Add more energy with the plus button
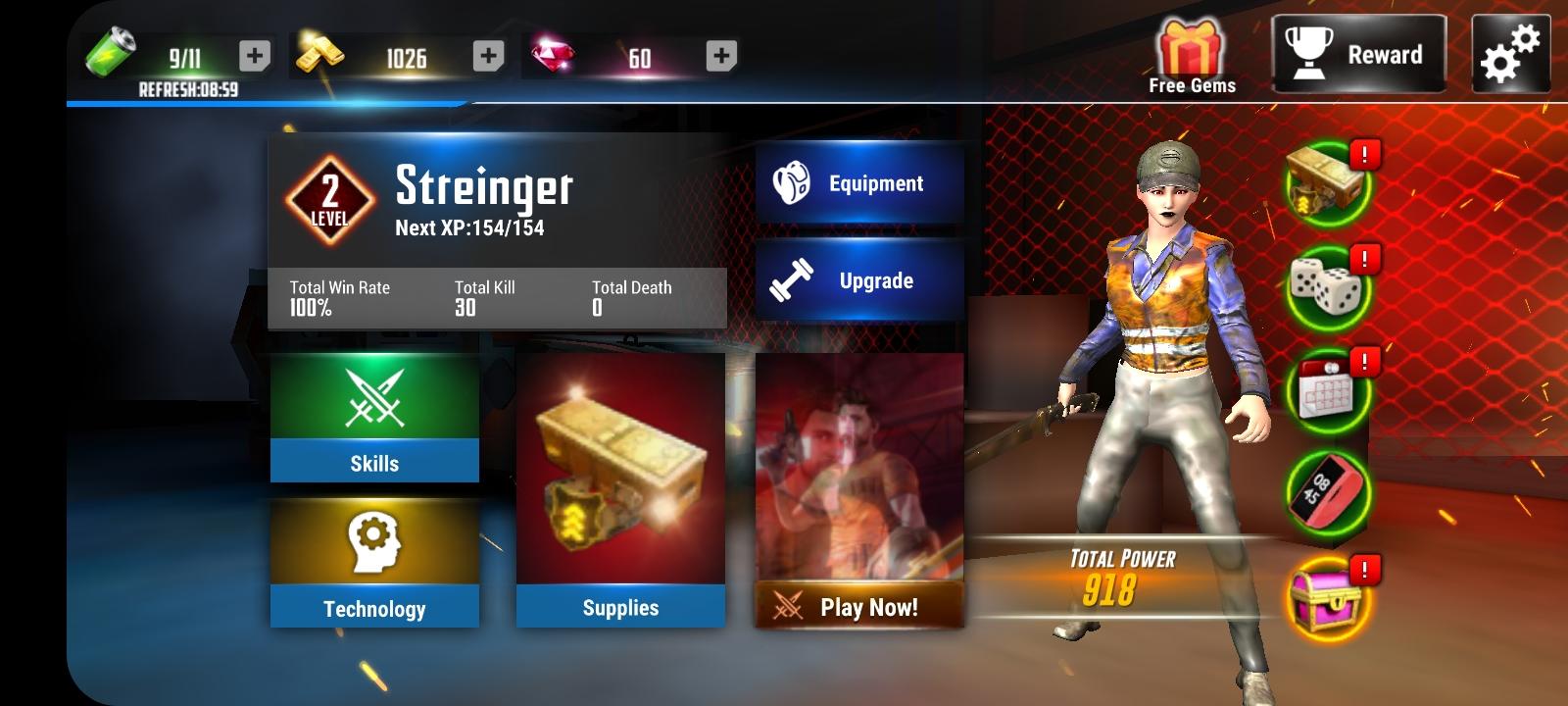 pyautogui.click(x=255, y=56)
